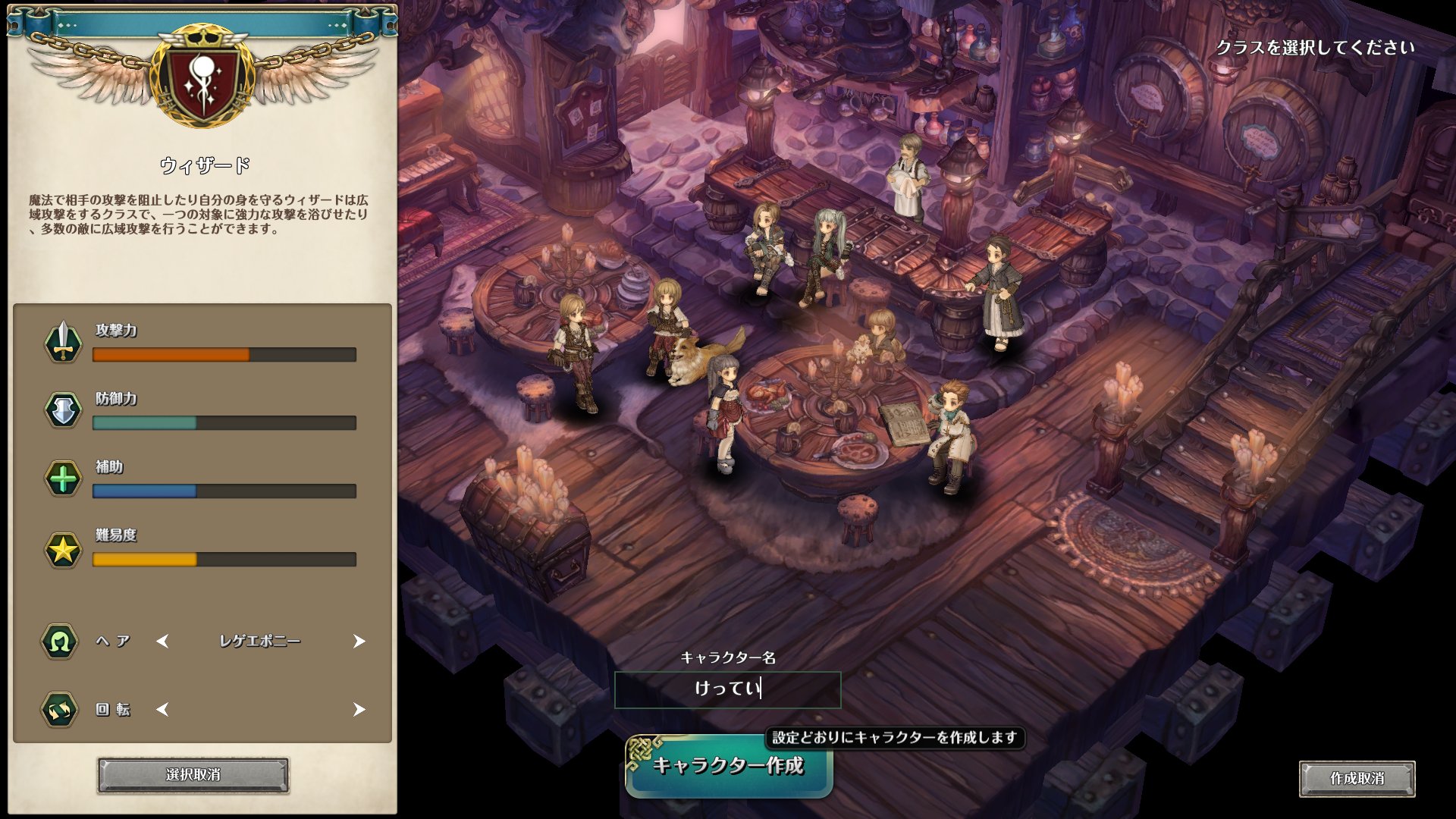Viewport: 1456px width, 819px height.
Task: Rotate the character with the right 回転 arrow
Action: tap(359, 710)
